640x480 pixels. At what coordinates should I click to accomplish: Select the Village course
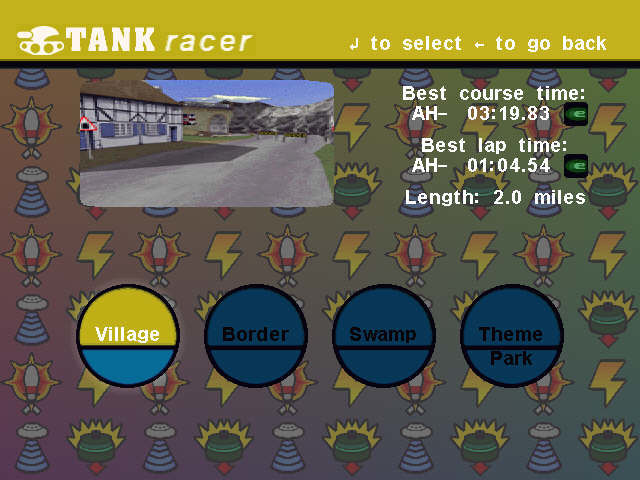pos(127,336)
